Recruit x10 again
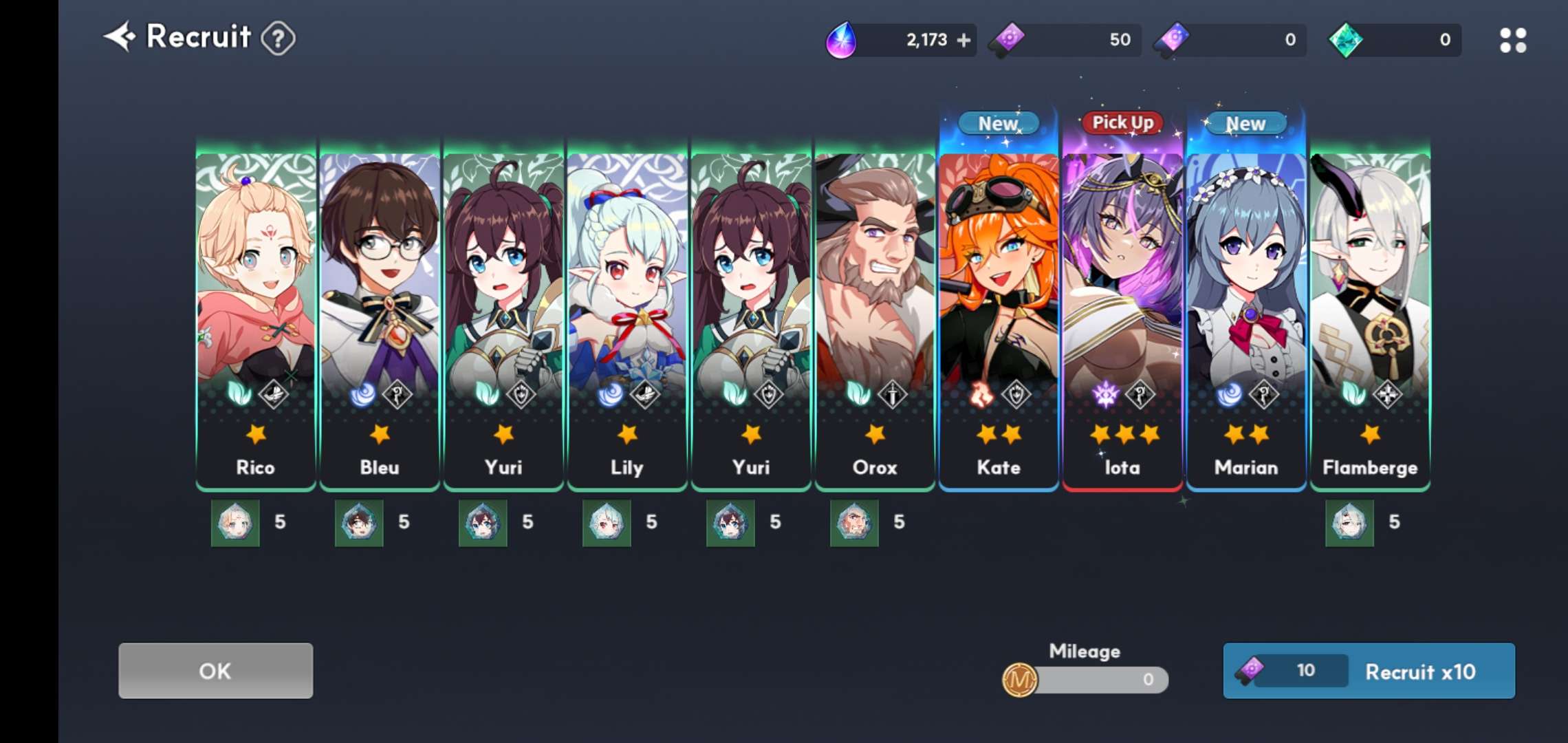 coord(1369,671)
